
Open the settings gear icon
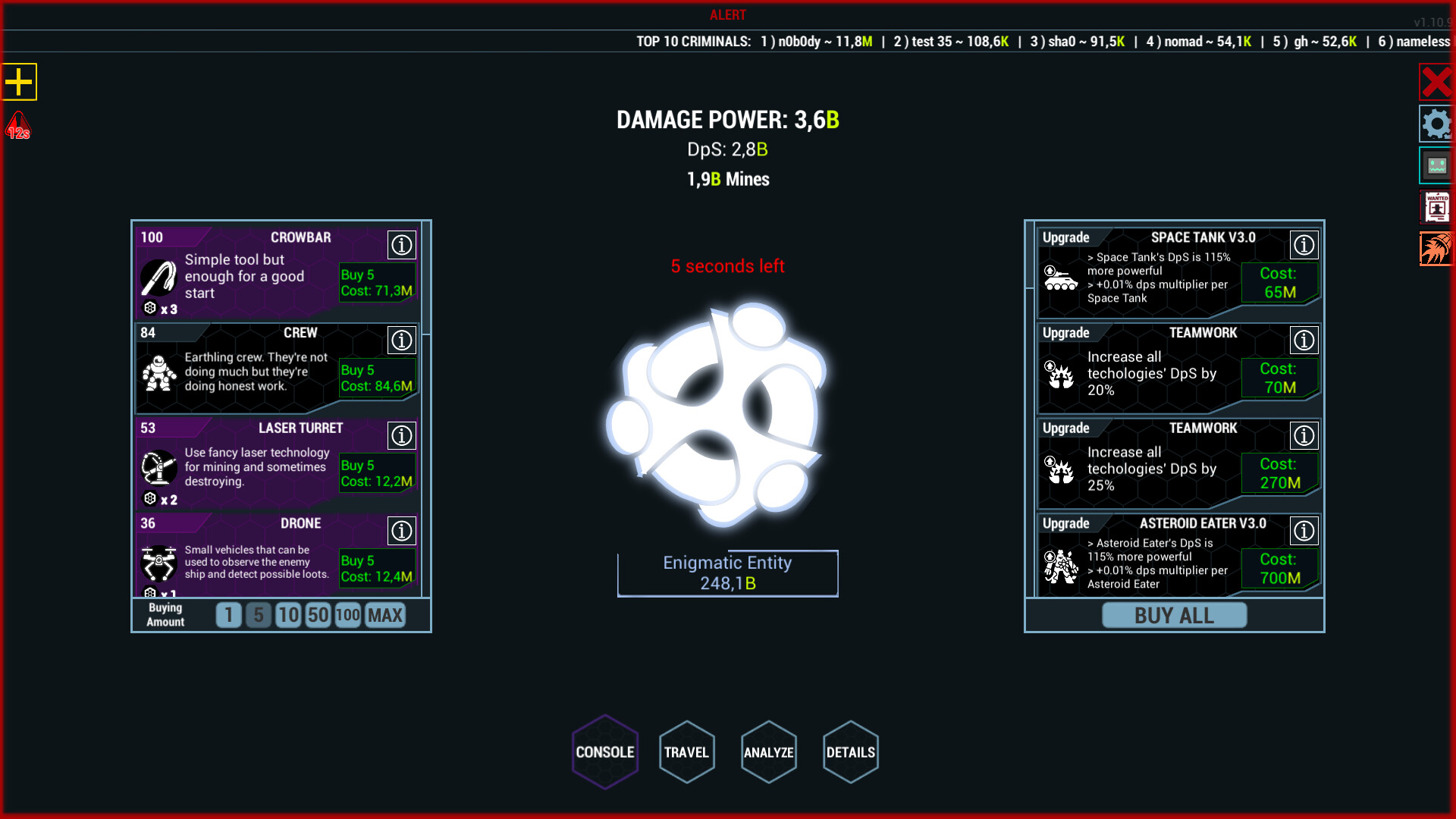(1437, 124)
